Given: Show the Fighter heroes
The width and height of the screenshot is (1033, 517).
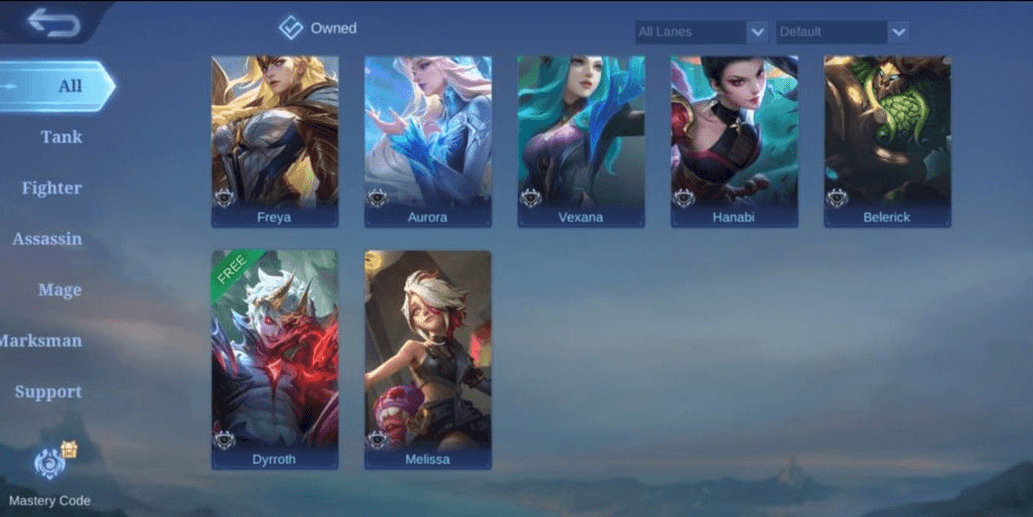Looking at the screenshot, I should tap(52, 188).
